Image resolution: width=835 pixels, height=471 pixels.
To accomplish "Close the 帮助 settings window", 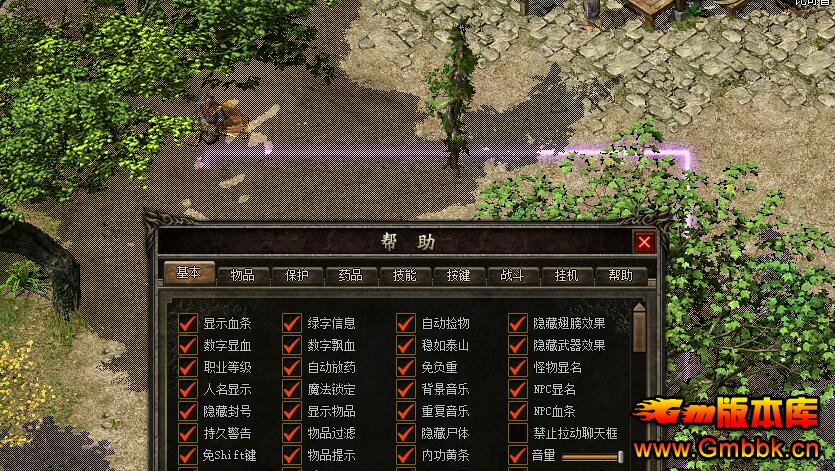I will (644, 242).
